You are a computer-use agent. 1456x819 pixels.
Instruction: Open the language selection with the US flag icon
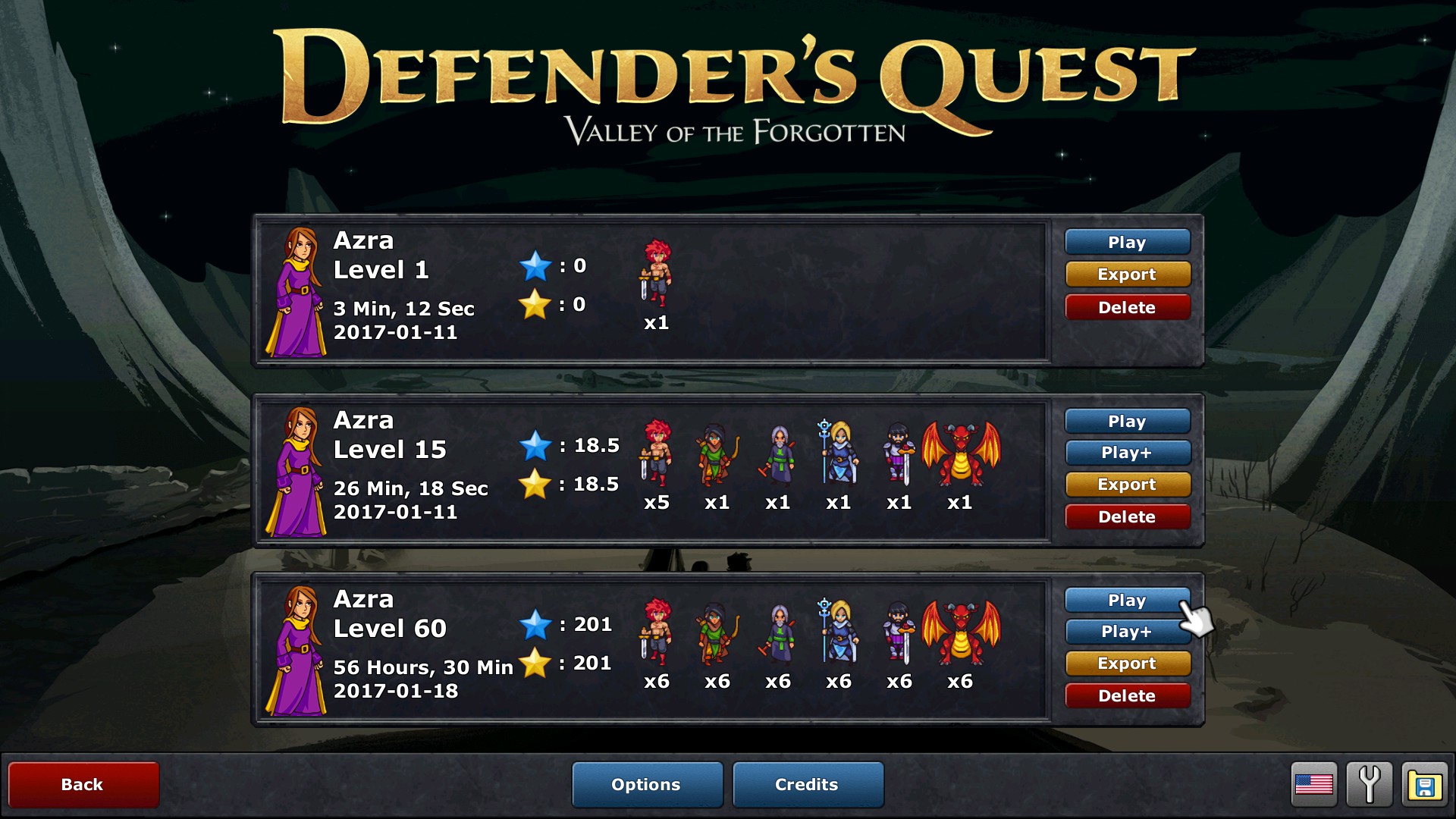(1316, 784)
